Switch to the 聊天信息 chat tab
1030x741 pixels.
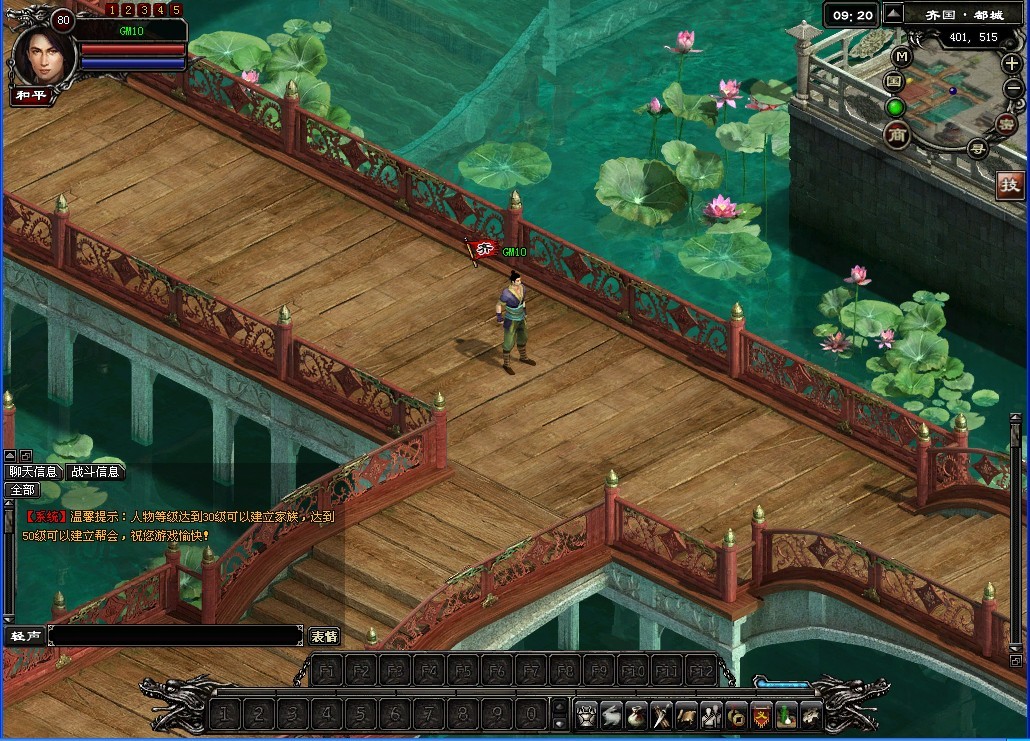(34, 472)
